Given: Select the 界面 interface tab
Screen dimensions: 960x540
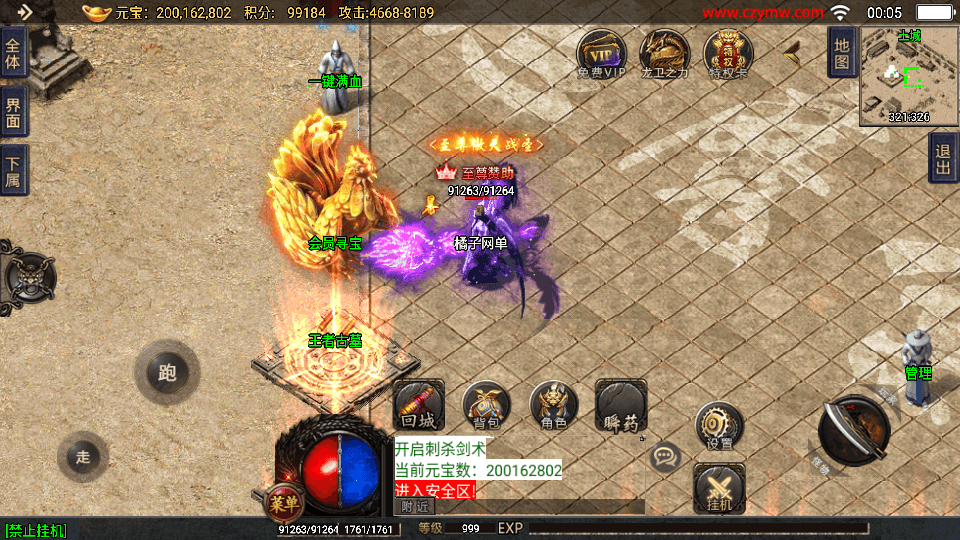Looking at the screenshot, I should pyautogui.click(x=14, y=112).
